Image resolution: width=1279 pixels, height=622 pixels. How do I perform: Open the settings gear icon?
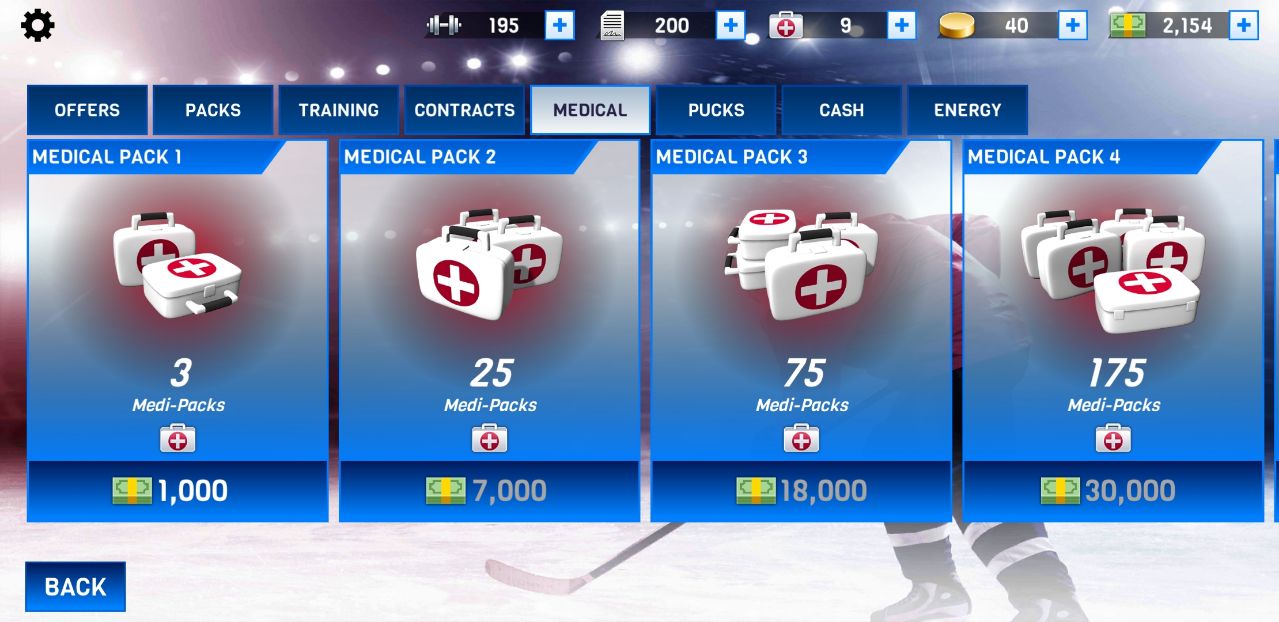coord(38,25)
